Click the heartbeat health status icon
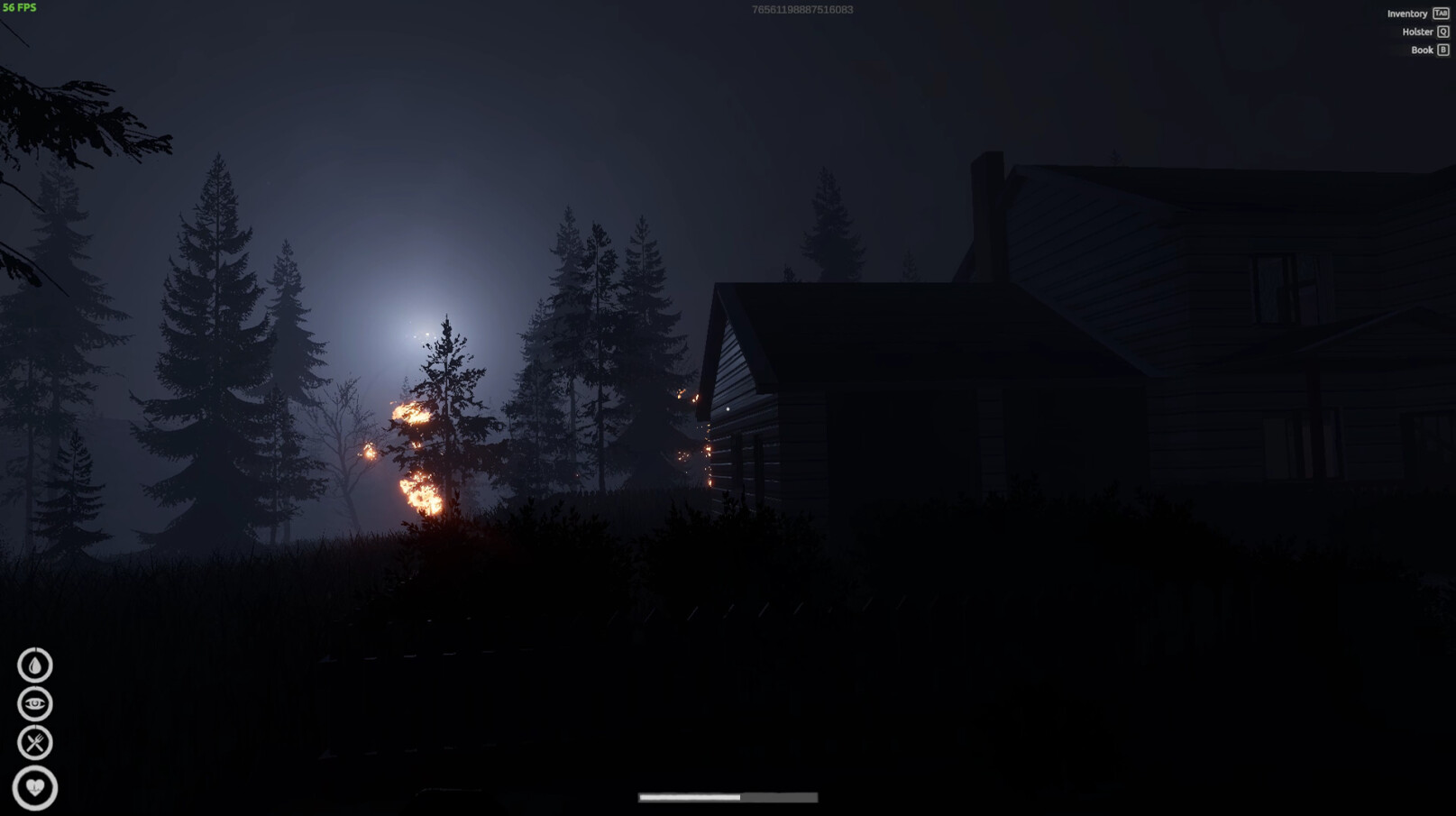This screenshot has height=816, width=1456. point(34,785)
